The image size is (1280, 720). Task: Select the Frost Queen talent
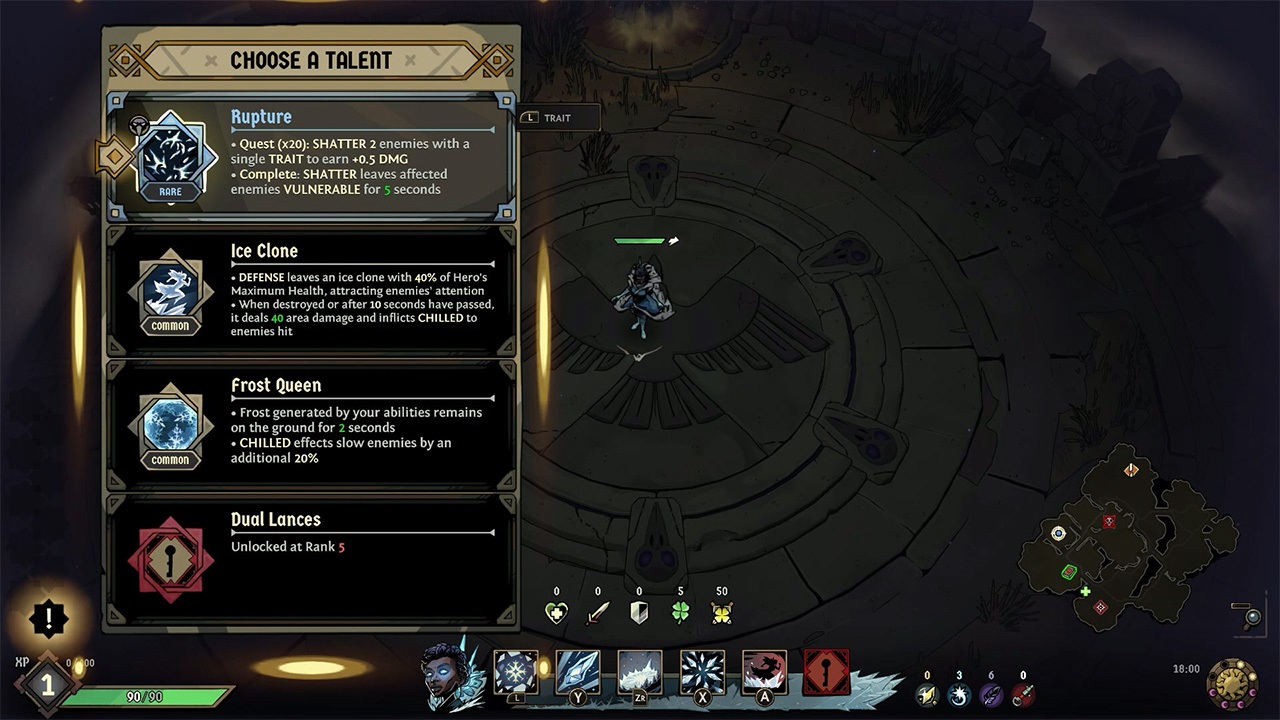coord(310,424)
